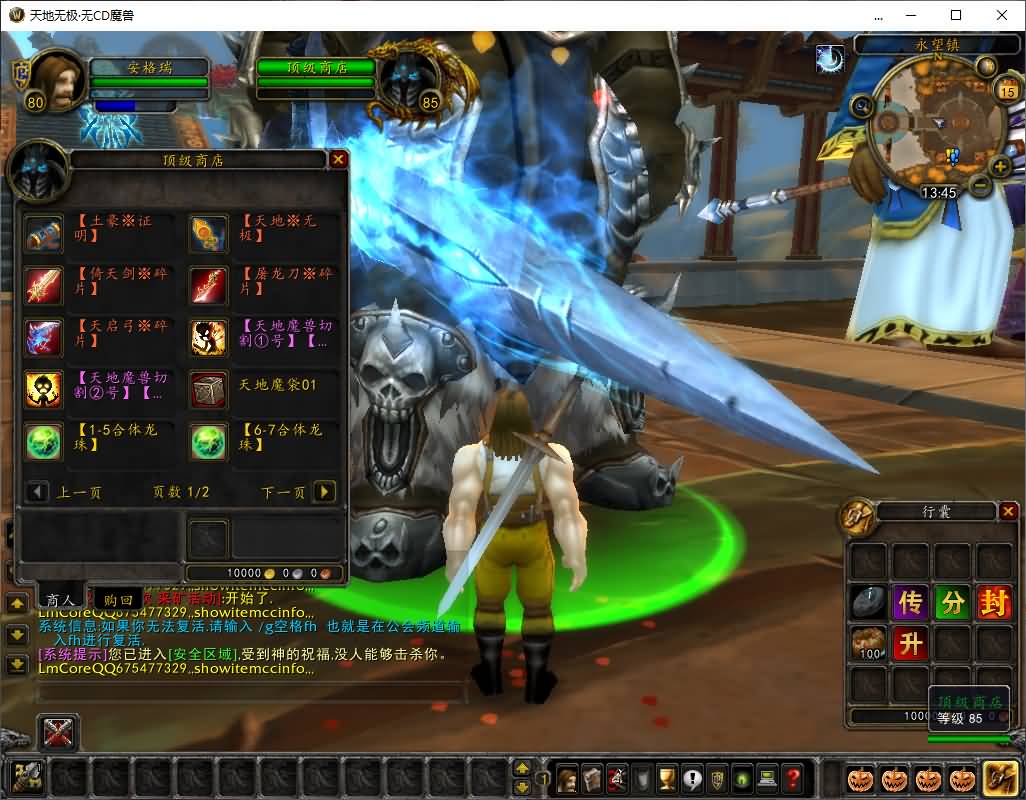Select the 1-5合体龙珠 green orb
Viewport: 1026px width, 800px height.
click(44, 442)
